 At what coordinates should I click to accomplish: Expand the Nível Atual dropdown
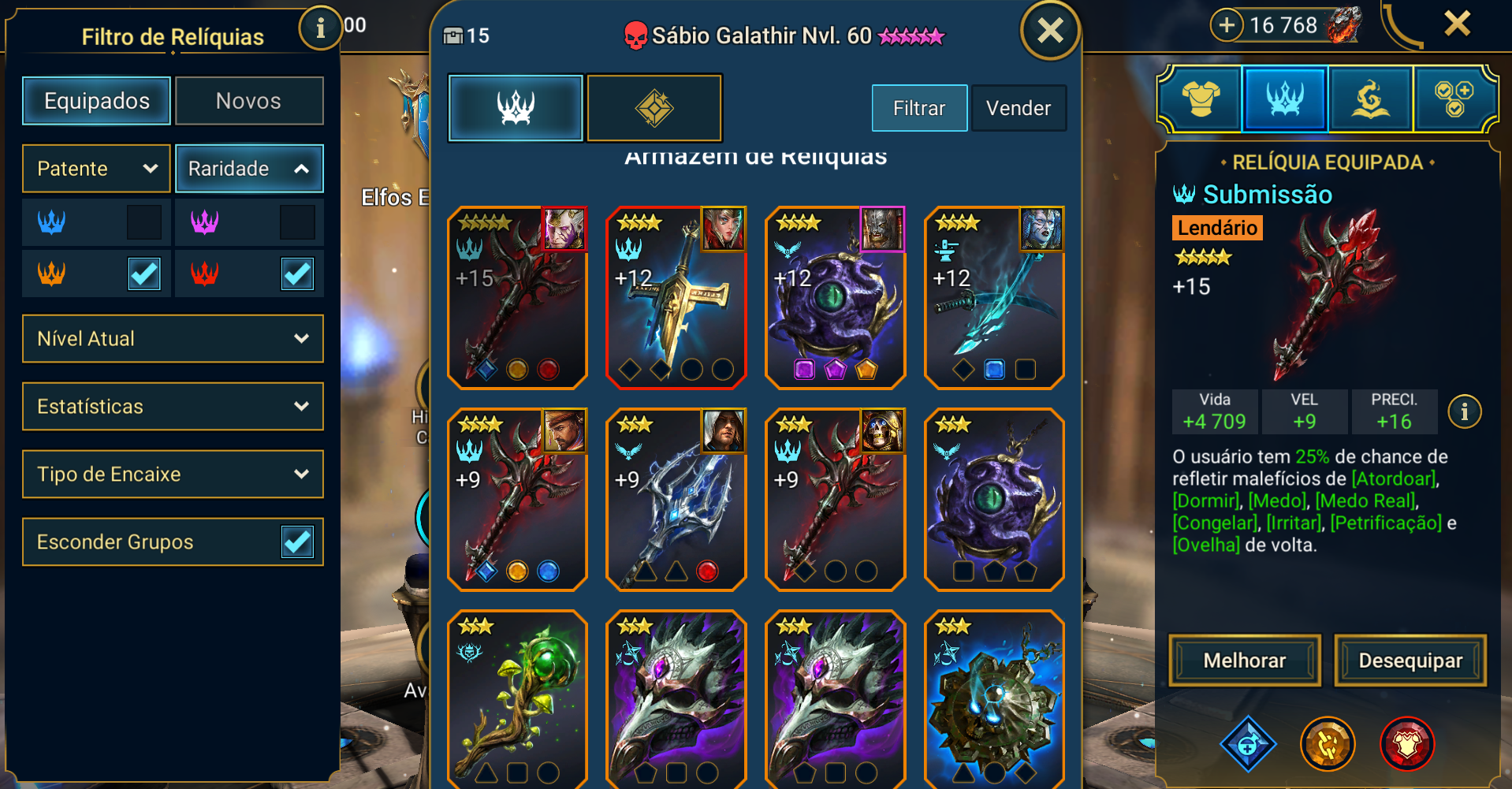[x=173, y=339]
